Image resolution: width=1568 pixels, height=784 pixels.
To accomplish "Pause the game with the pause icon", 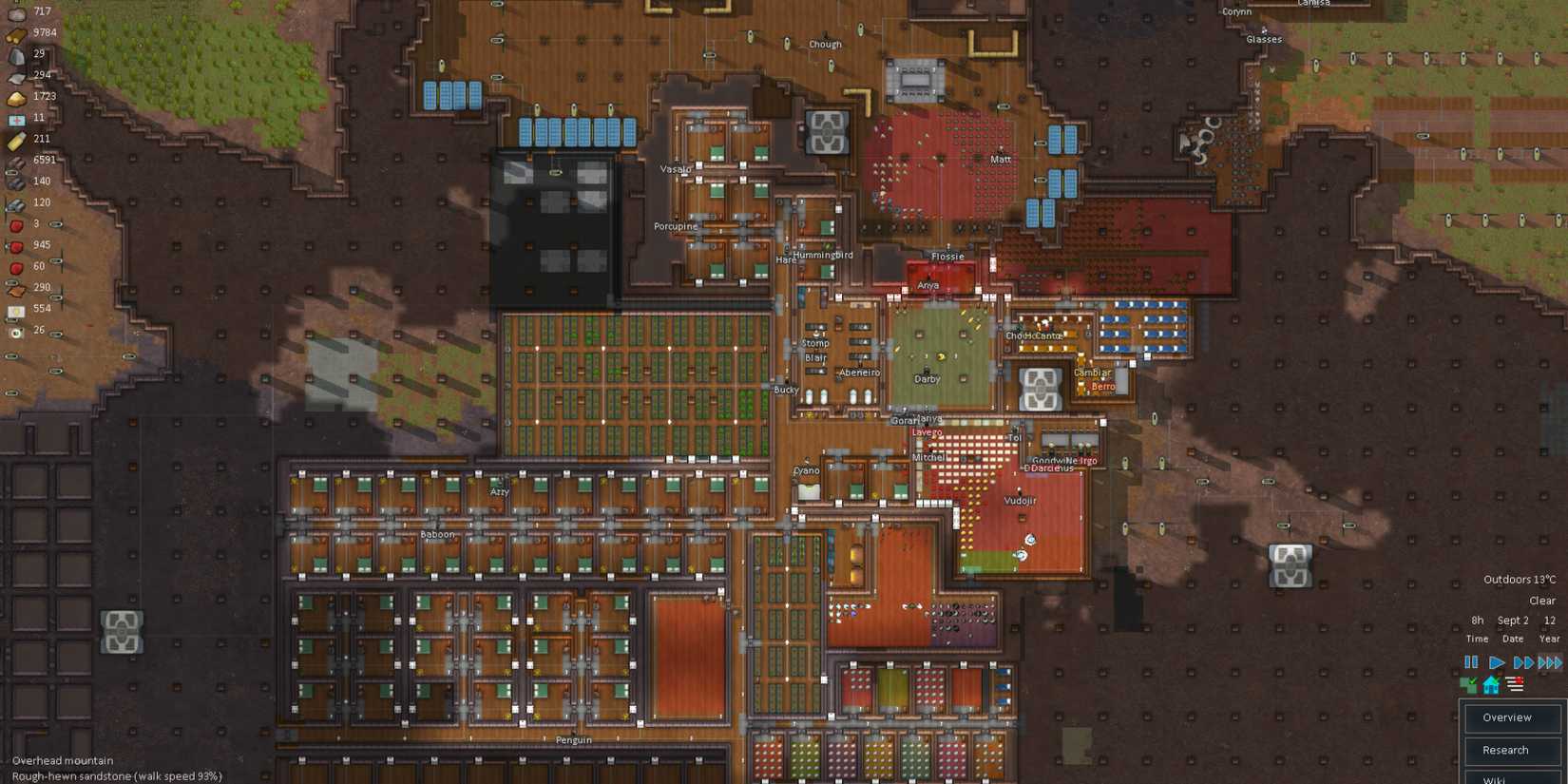I will pos(1471,661).
